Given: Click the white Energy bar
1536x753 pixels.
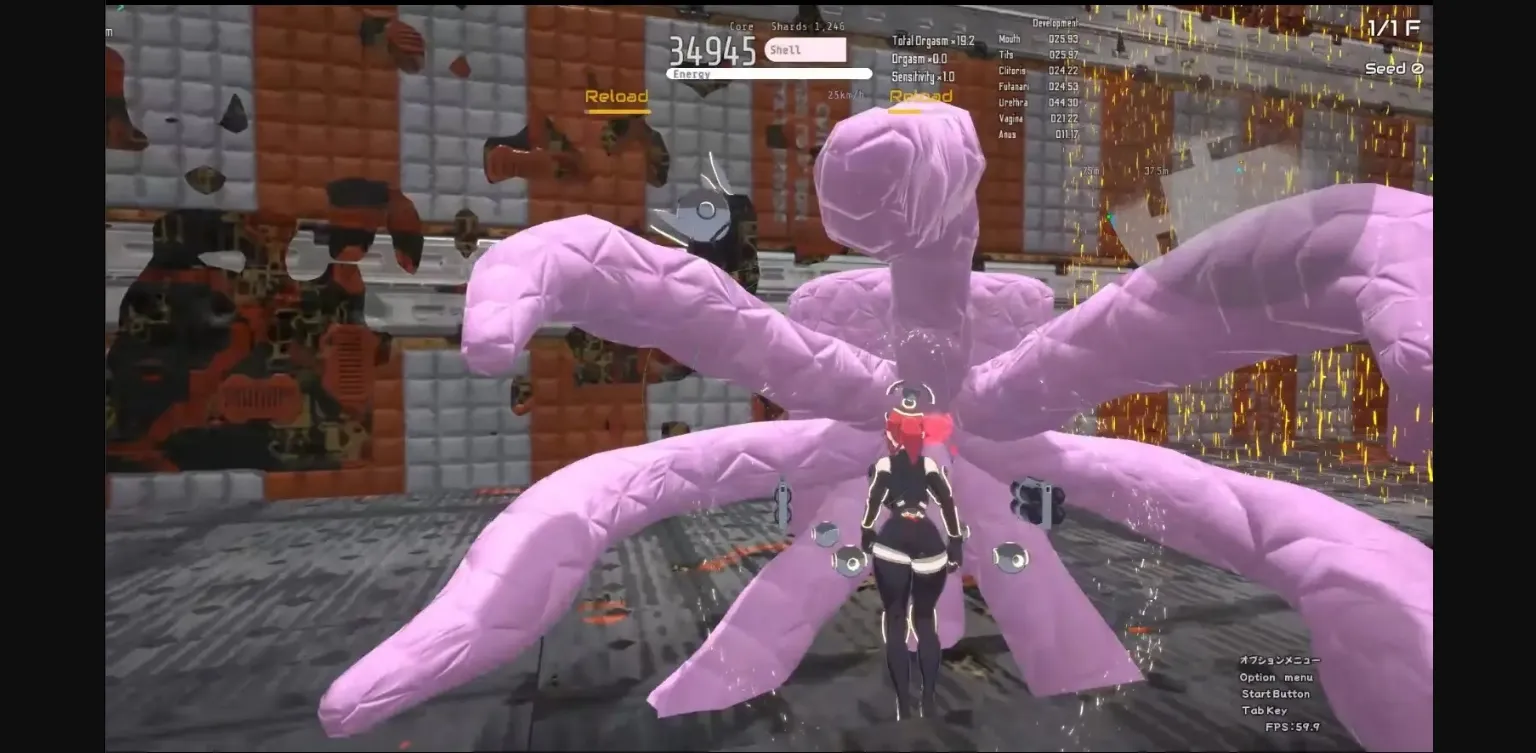Looking at the screenshot, I should point(770,73).
